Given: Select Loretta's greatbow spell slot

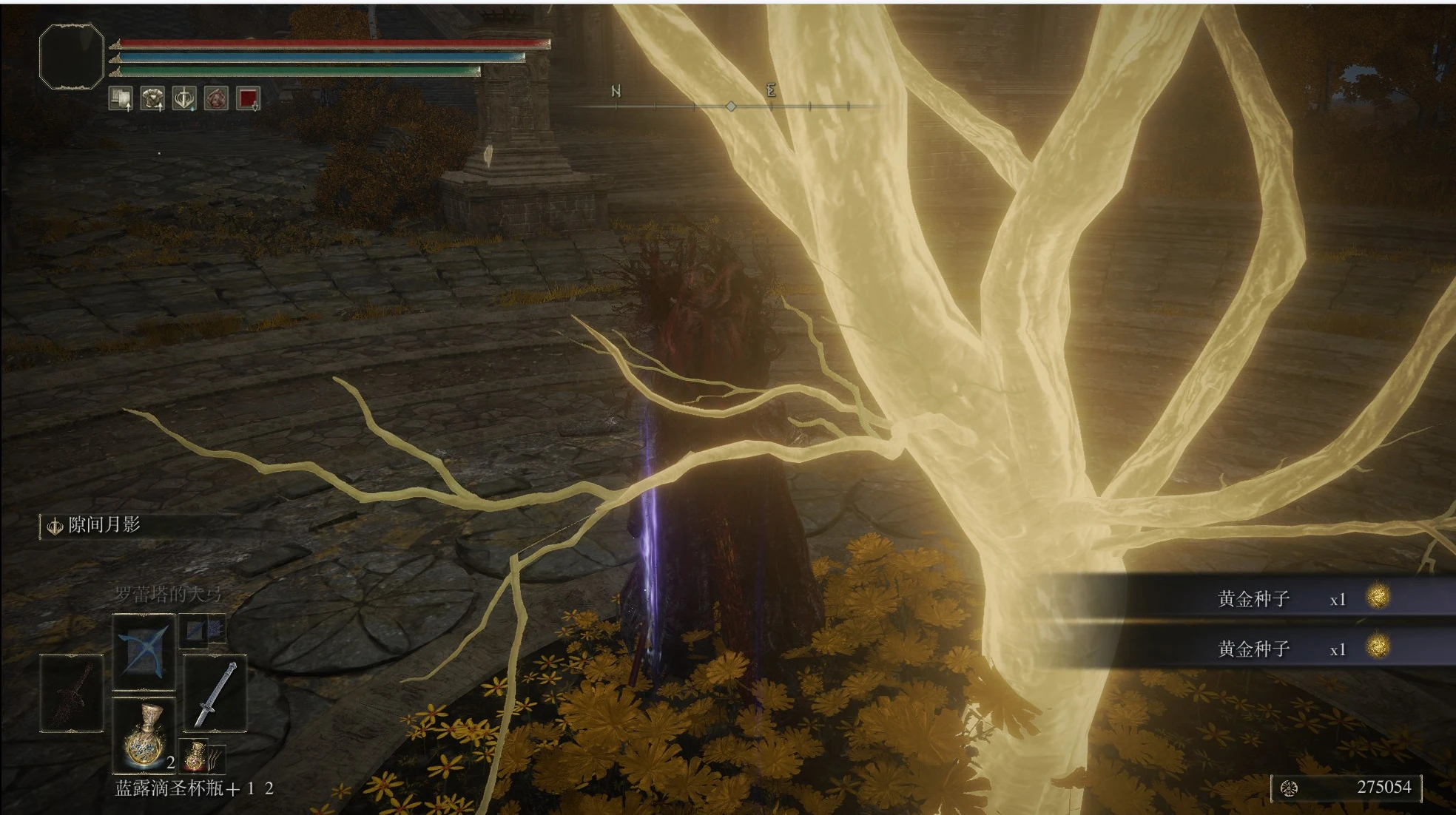Looking at the screenshot, I should click(x=144, y=651).
